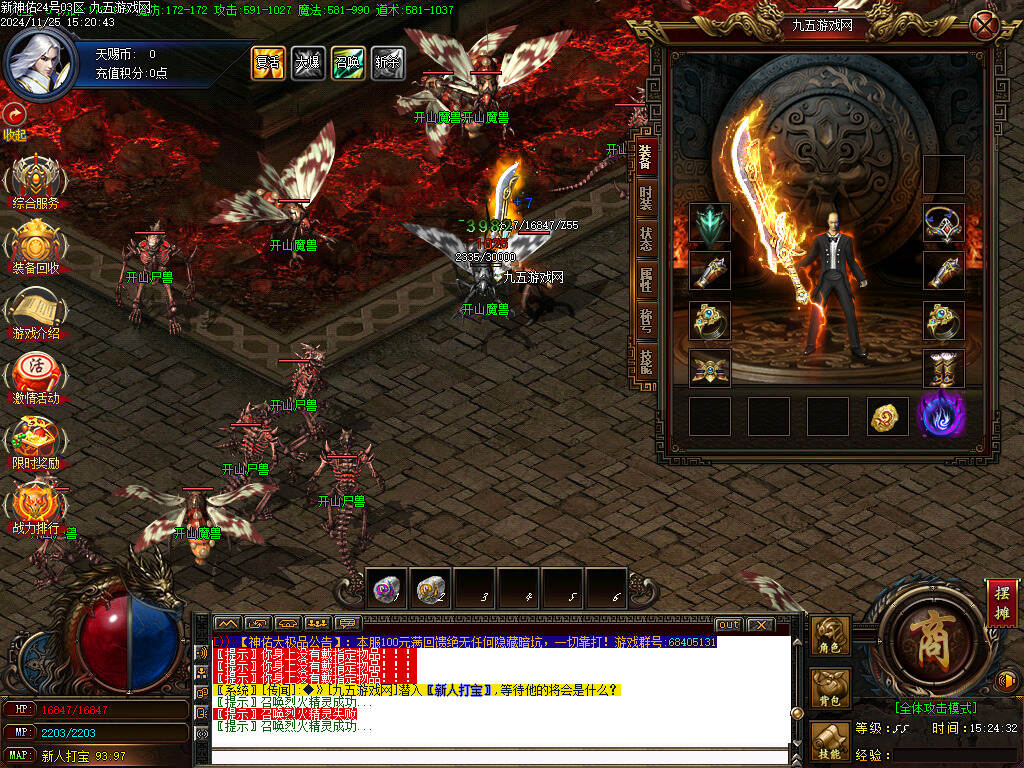1024x768 pixels.
Task: Use the 召唤 summon skill button
Action: [x=348, y=63]
